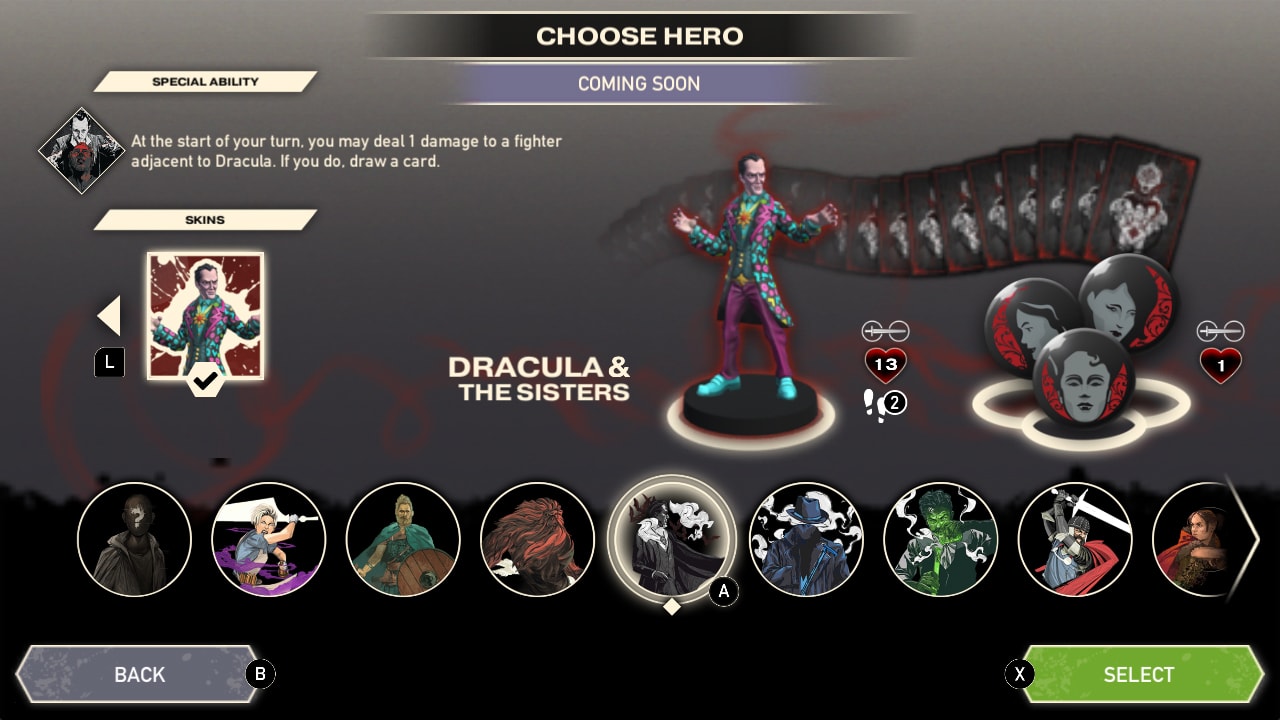Toggle the checkmark on the equipped Dracula skin
The image size is (1280, 720).
[x=205, y=381]
